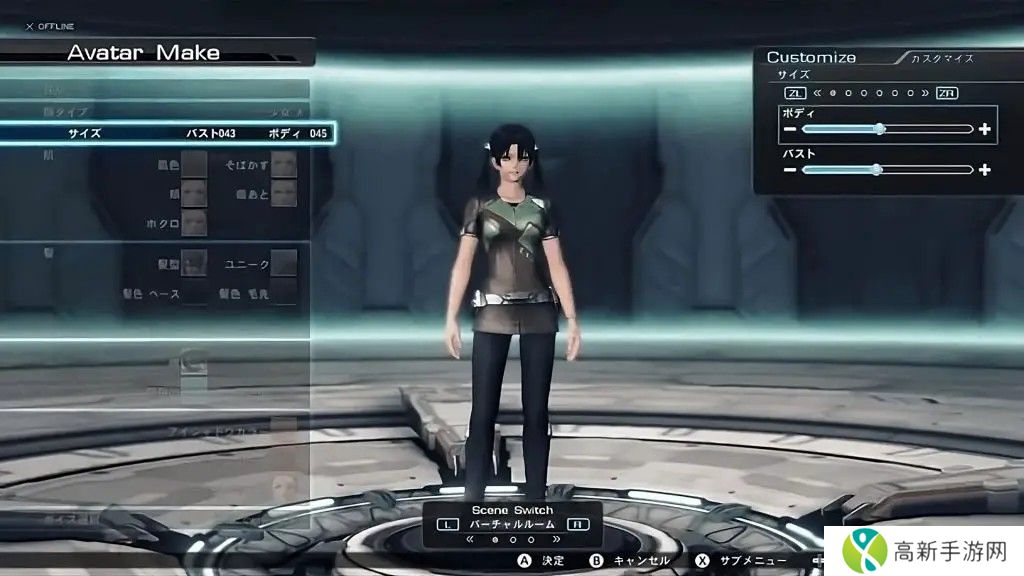1024x576 pixels.
Task: Switch to next scene with right arrows
Action: click(x=556, y=539)
